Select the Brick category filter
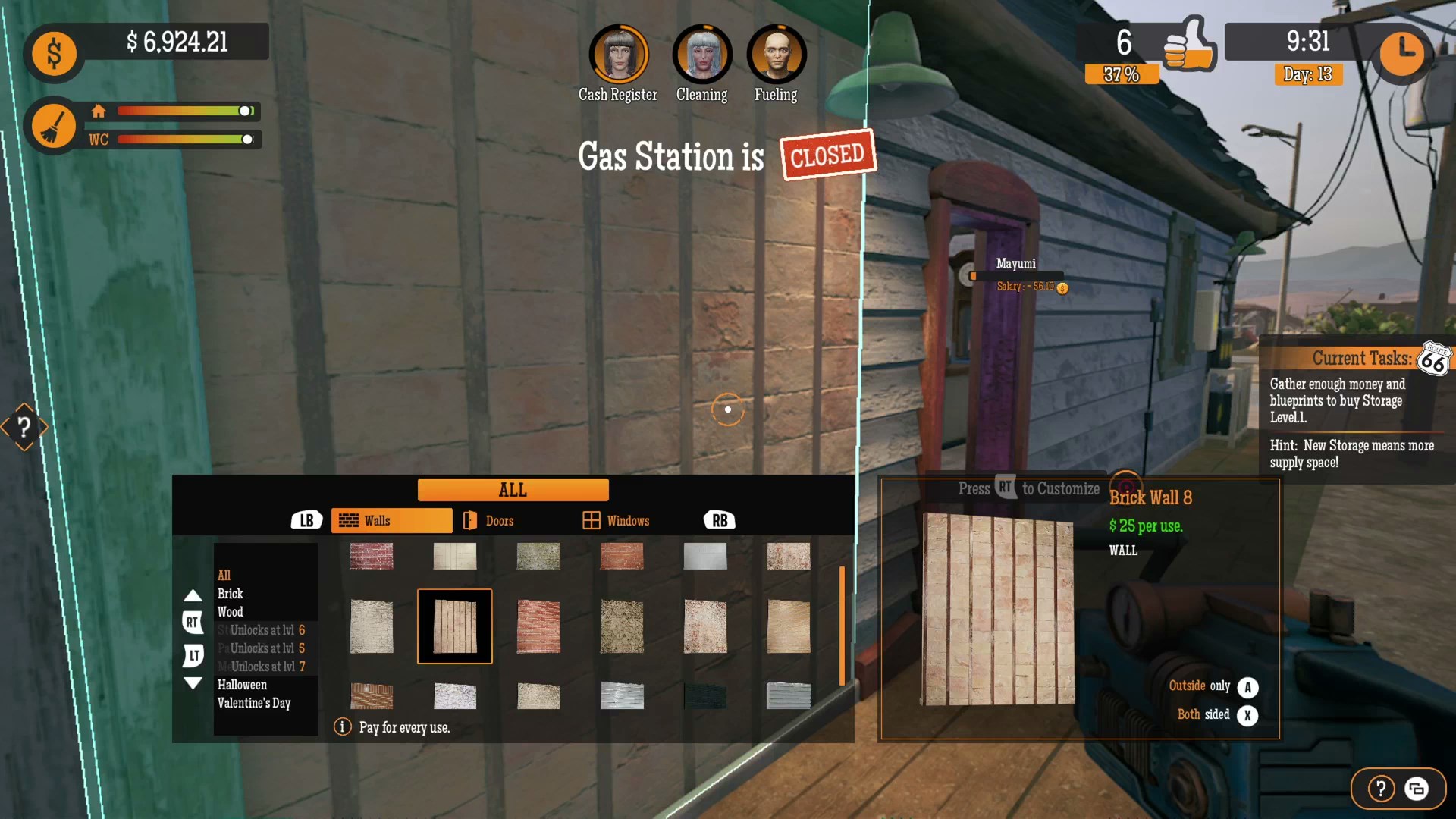Viewport: 1456px width, 819px height. coord(232,594)
